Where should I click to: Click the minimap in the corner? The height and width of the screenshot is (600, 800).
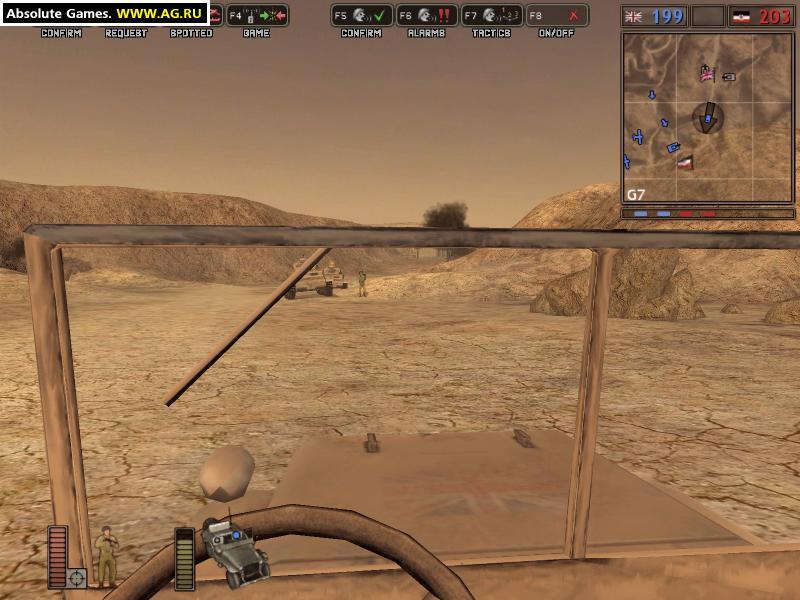pos(709,118)
